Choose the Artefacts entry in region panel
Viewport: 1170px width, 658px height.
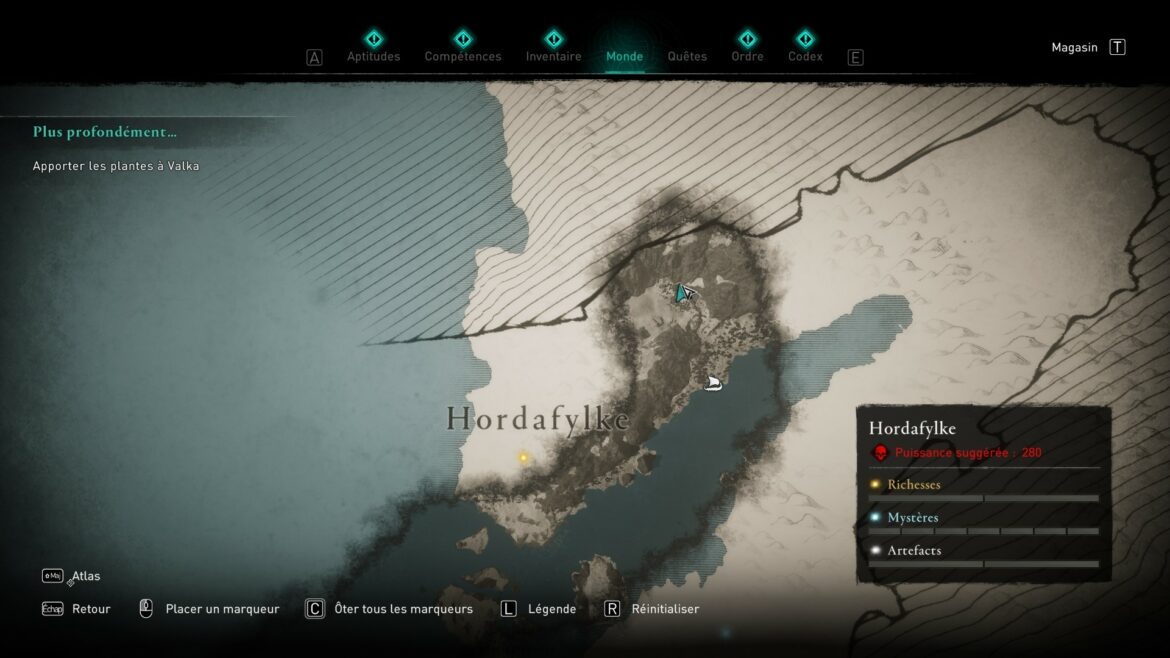click(913, 551)
